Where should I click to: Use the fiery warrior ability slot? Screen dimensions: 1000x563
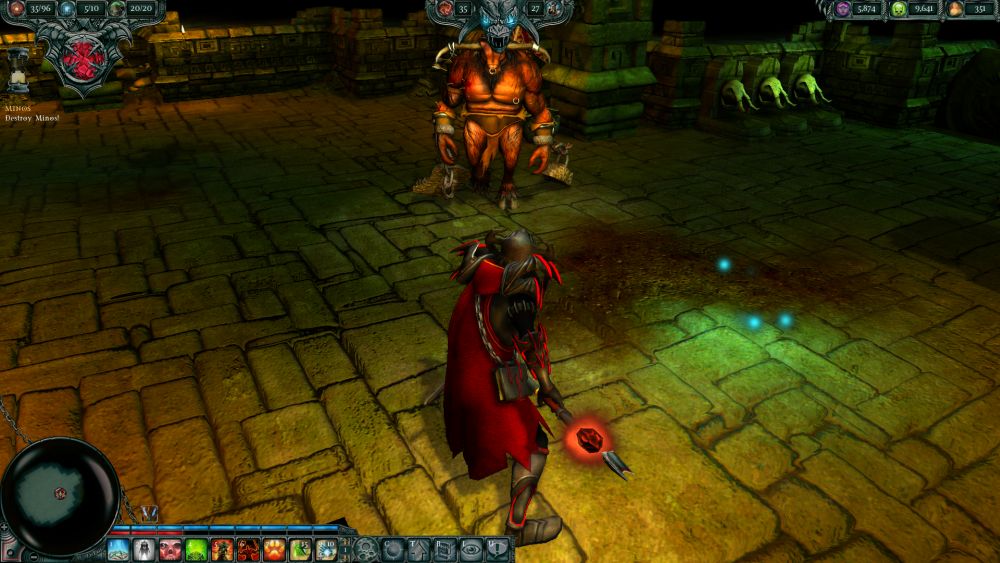point(223,550)
